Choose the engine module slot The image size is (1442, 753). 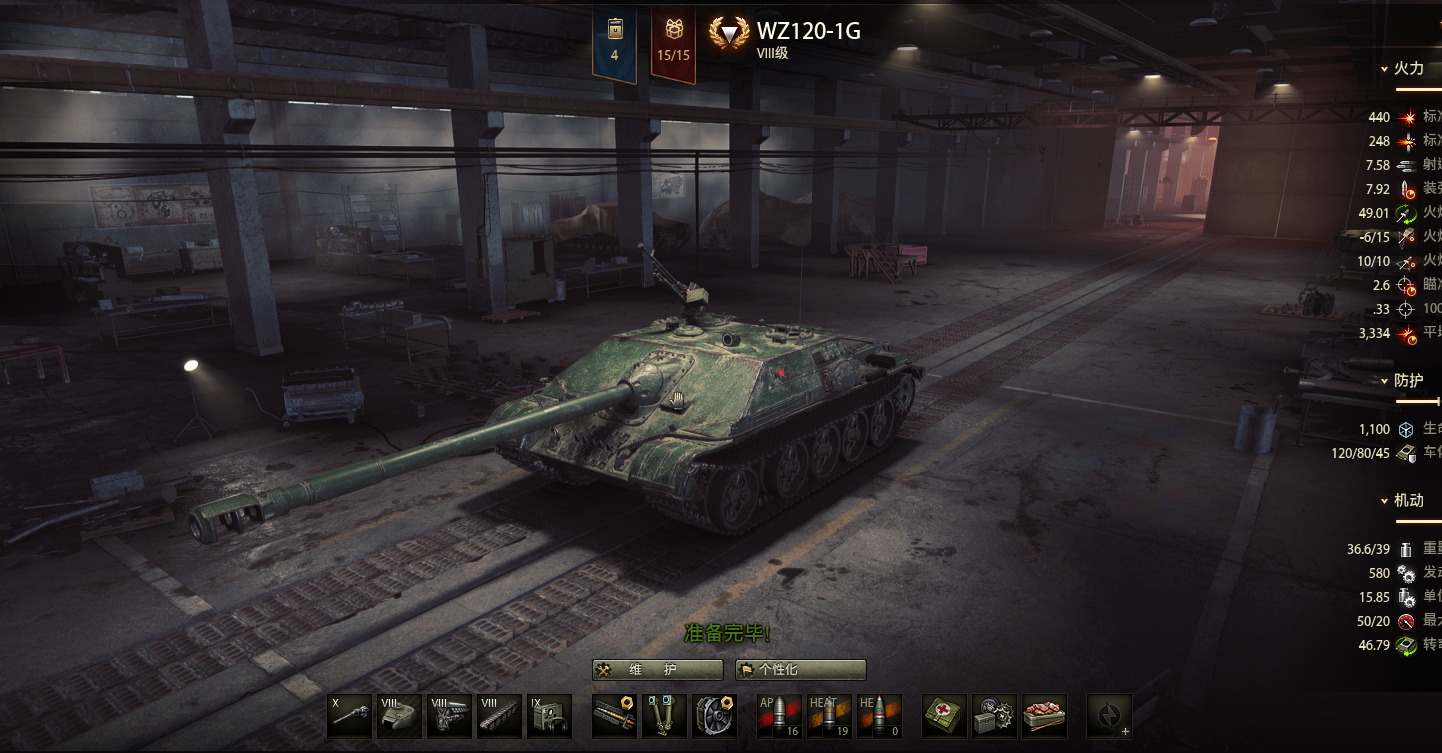(x=449, y=716)
